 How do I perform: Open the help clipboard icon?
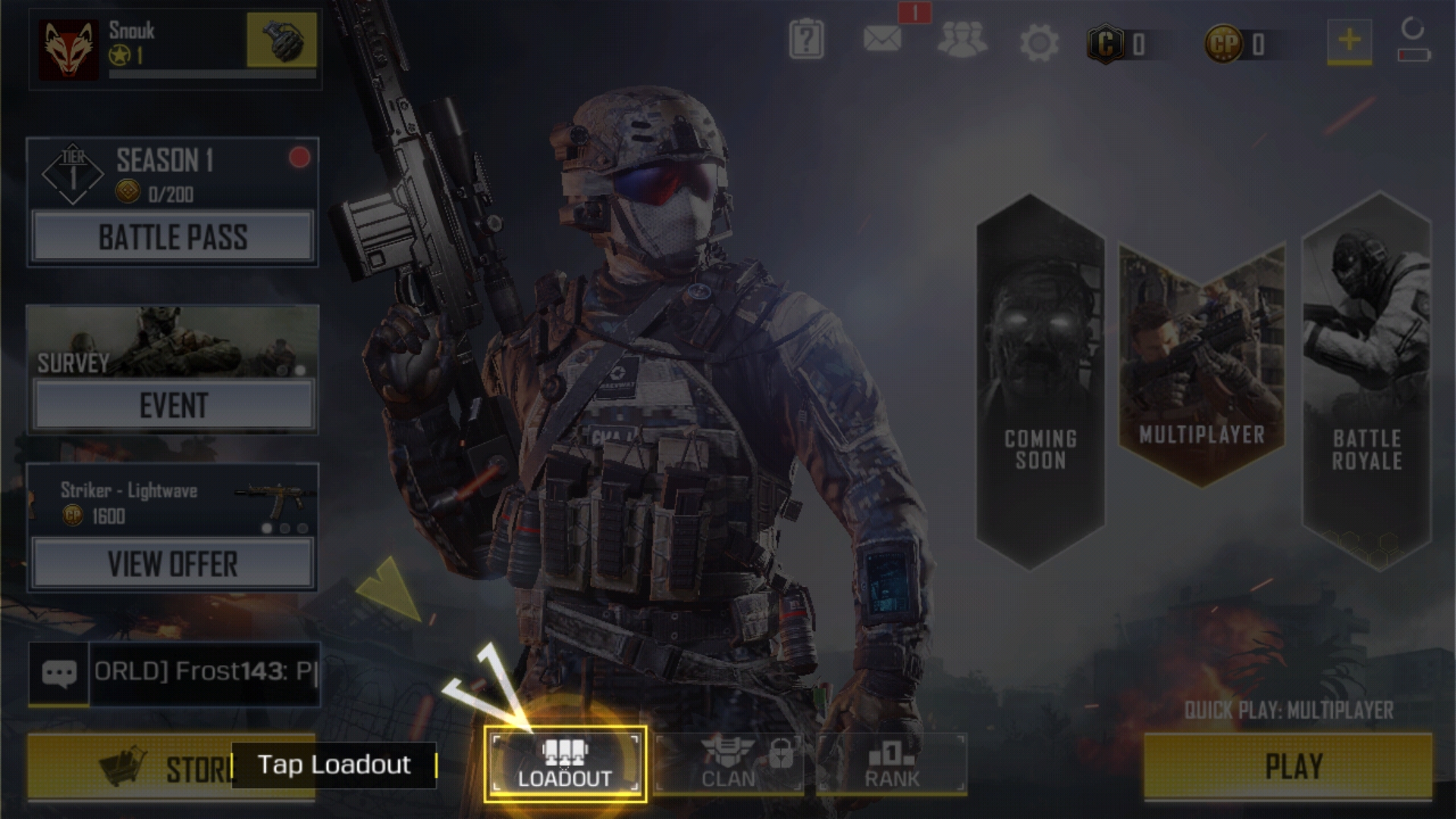[806, 40]
